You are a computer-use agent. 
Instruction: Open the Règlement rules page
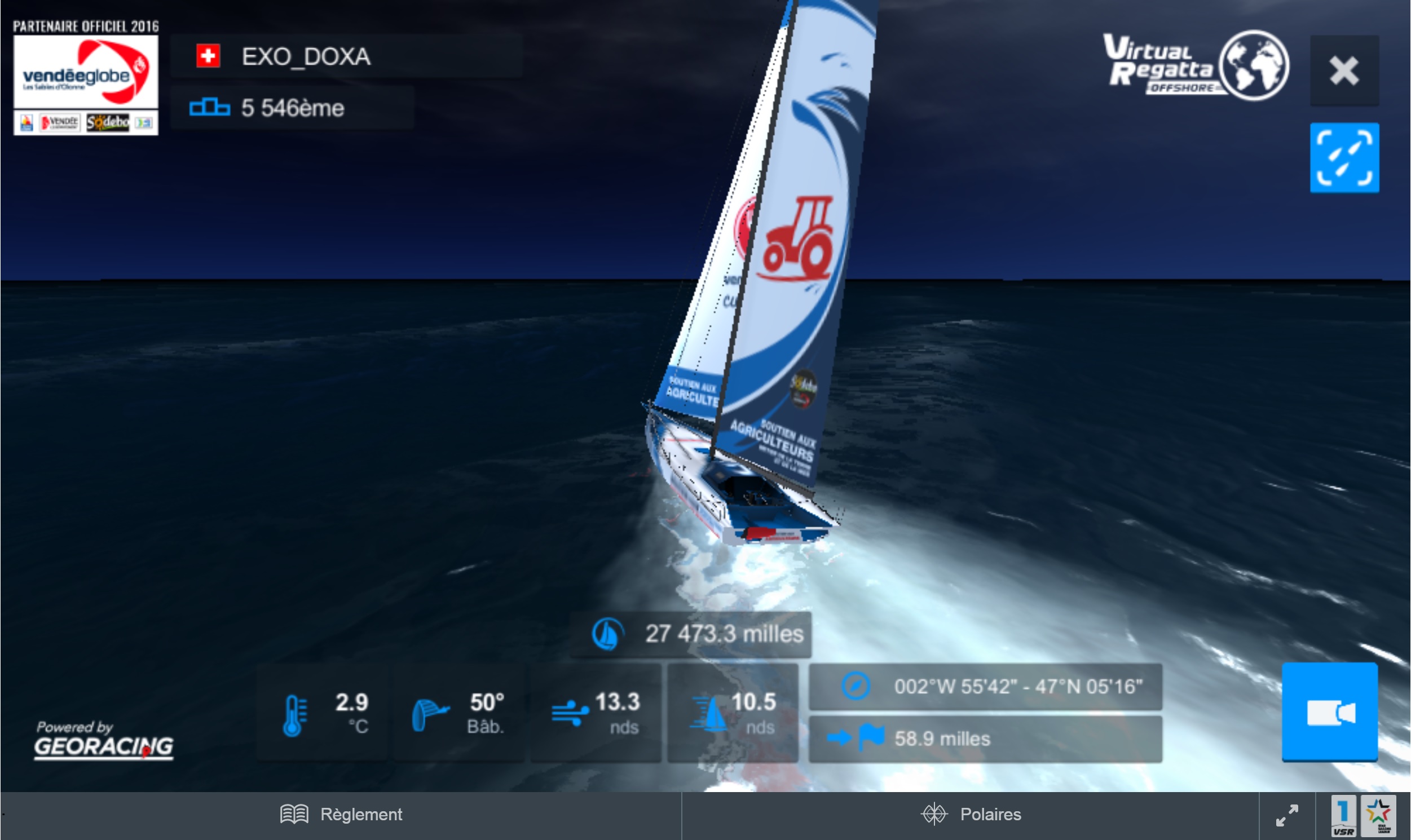(341, 814)
